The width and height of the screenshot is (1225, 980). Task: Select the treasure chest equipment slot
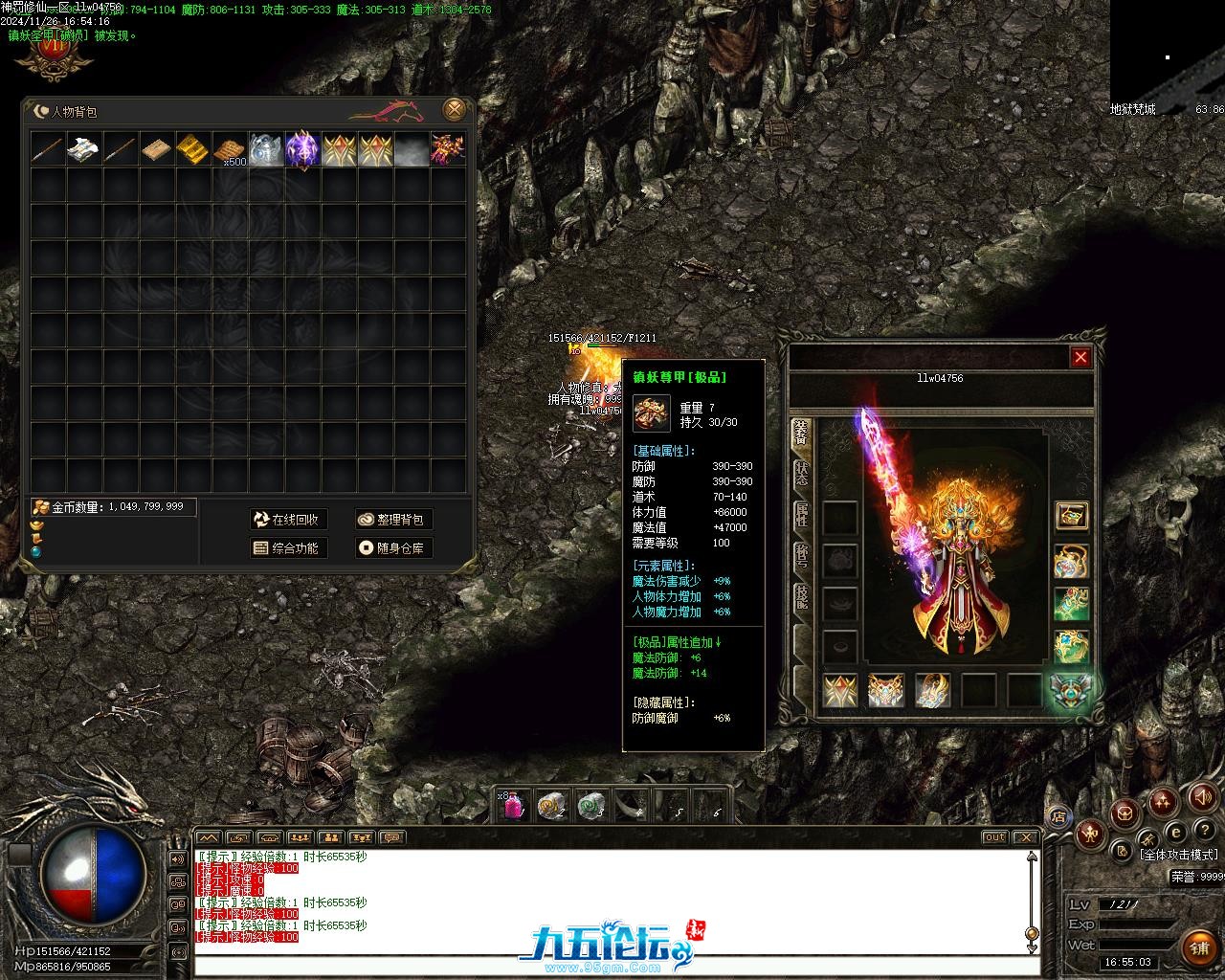click(1071, 516)
